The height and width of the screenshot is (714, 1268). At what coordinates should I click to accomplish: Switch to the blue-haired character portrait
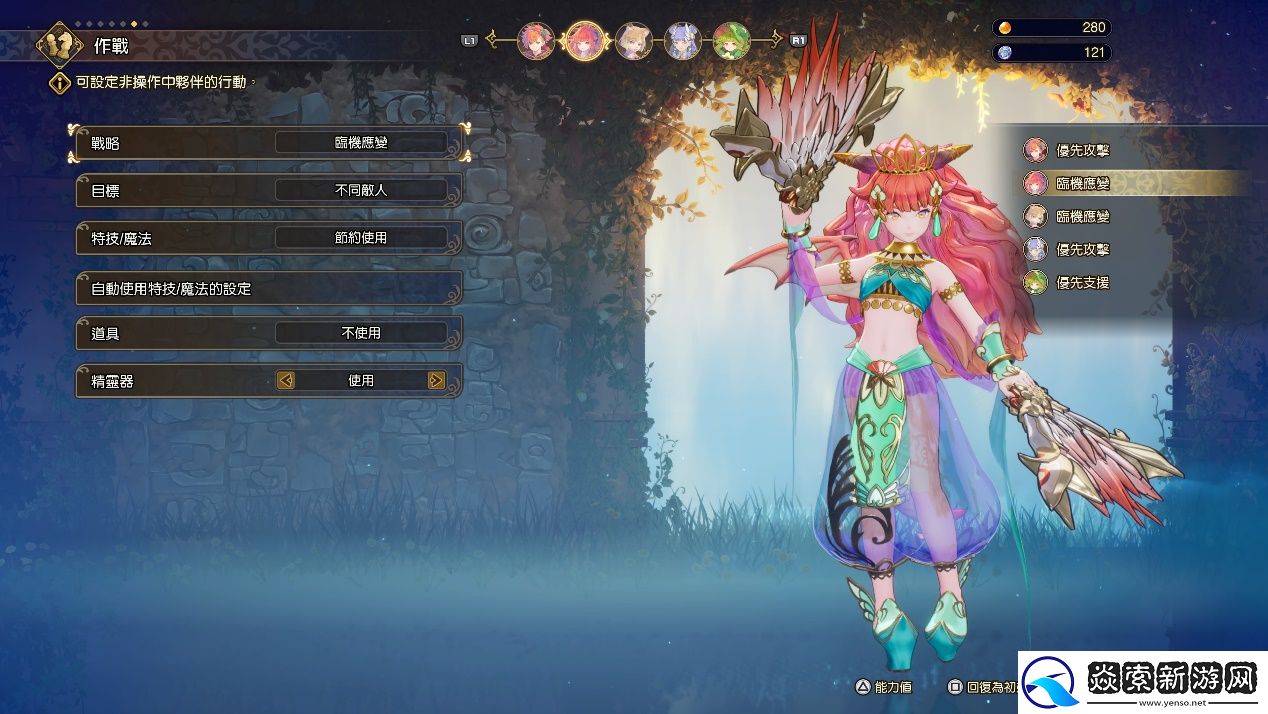682,41
